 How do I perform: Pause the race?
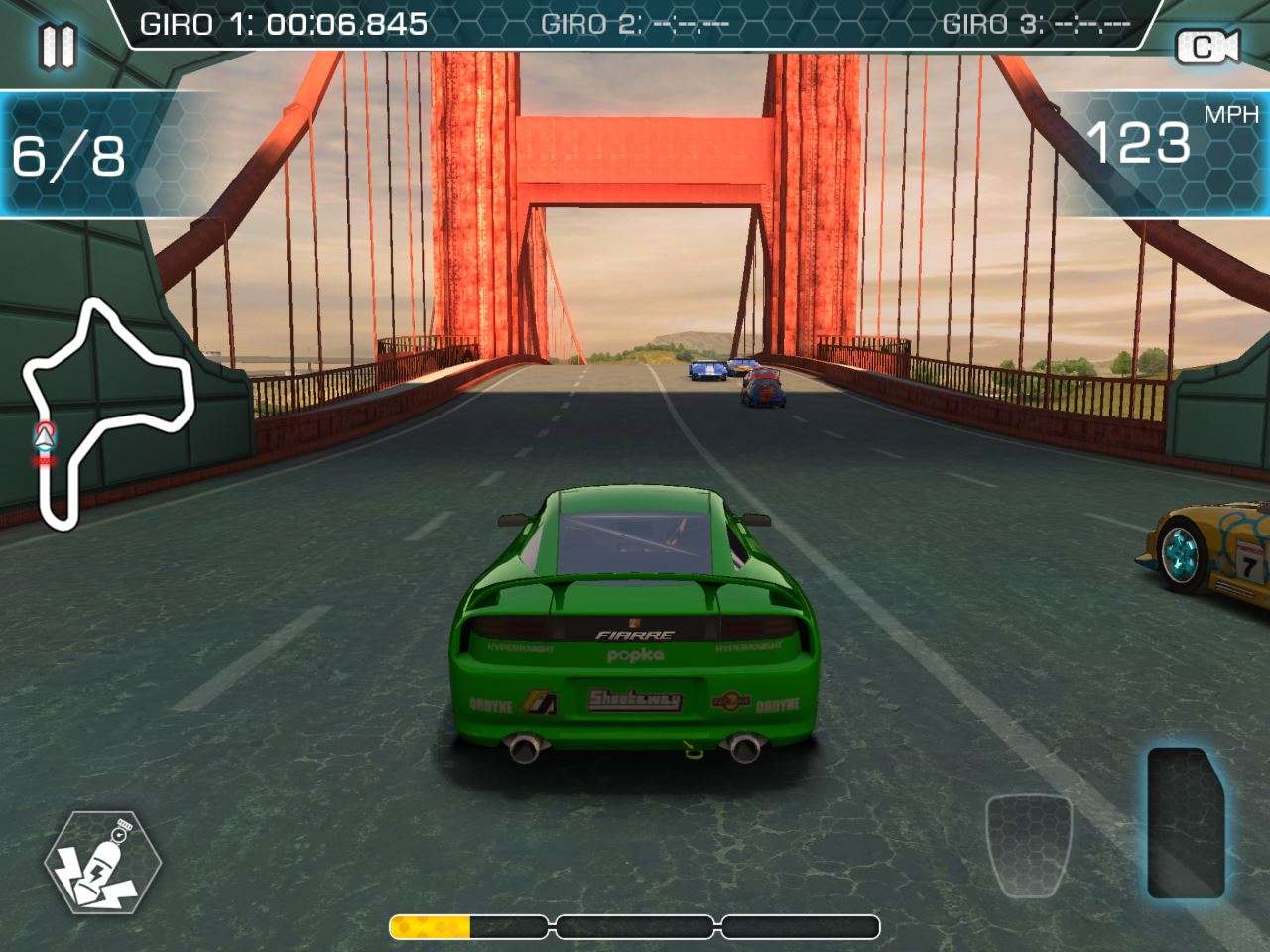[58, 47]
